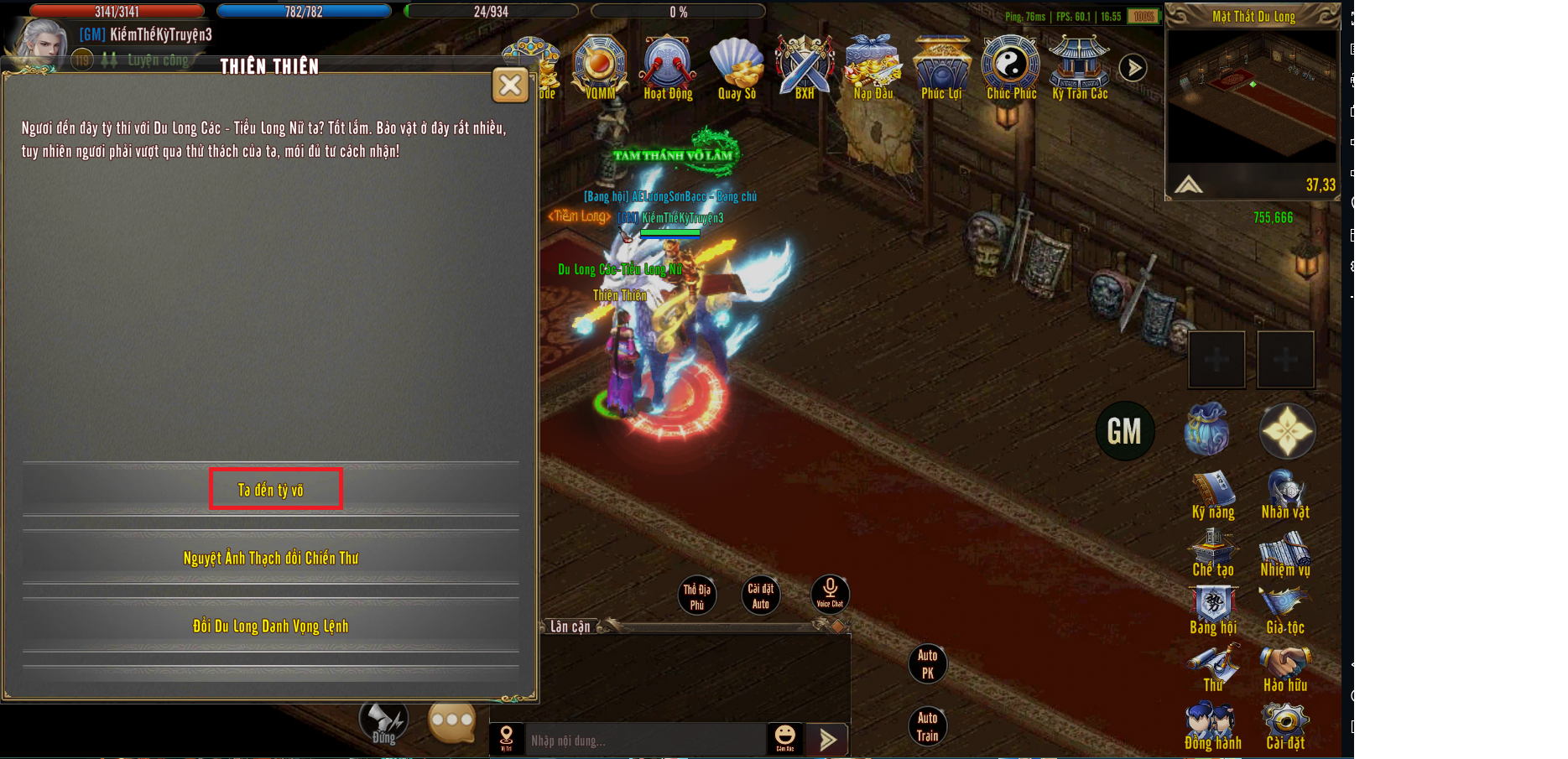Toggle Auto PK mode

click(x=927, y=663)
